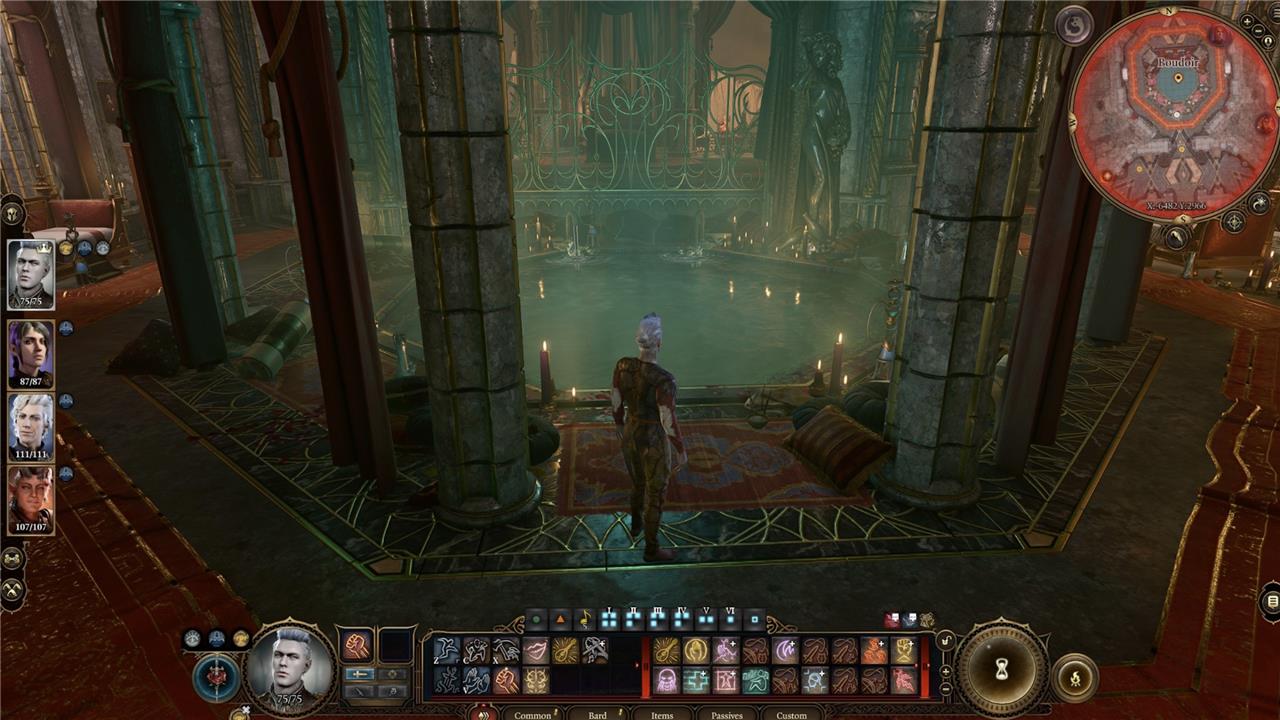Zoom in the minimap with the plus button
This screenshot has height=720, width=1280.
pos(1246,20)
